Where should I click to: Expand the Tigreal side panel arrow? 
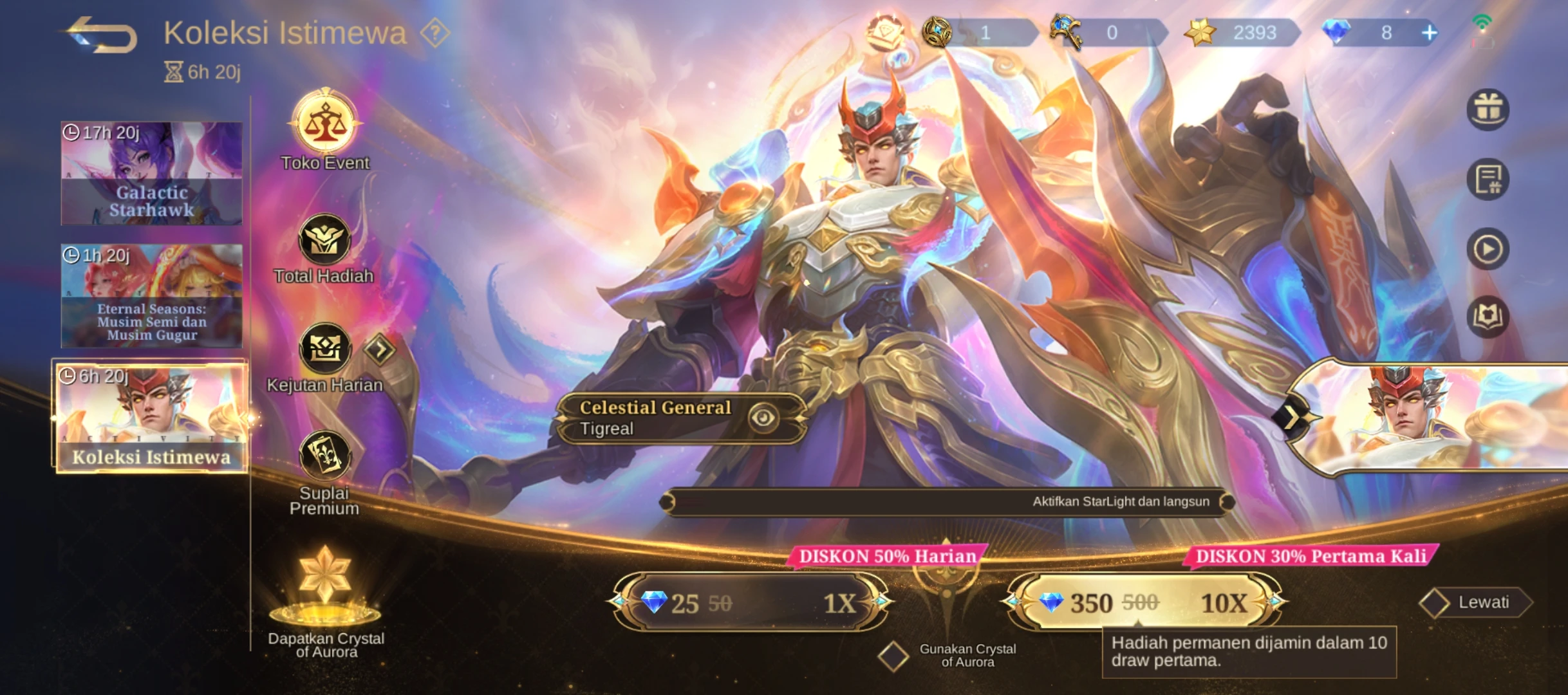point(1293,418)
